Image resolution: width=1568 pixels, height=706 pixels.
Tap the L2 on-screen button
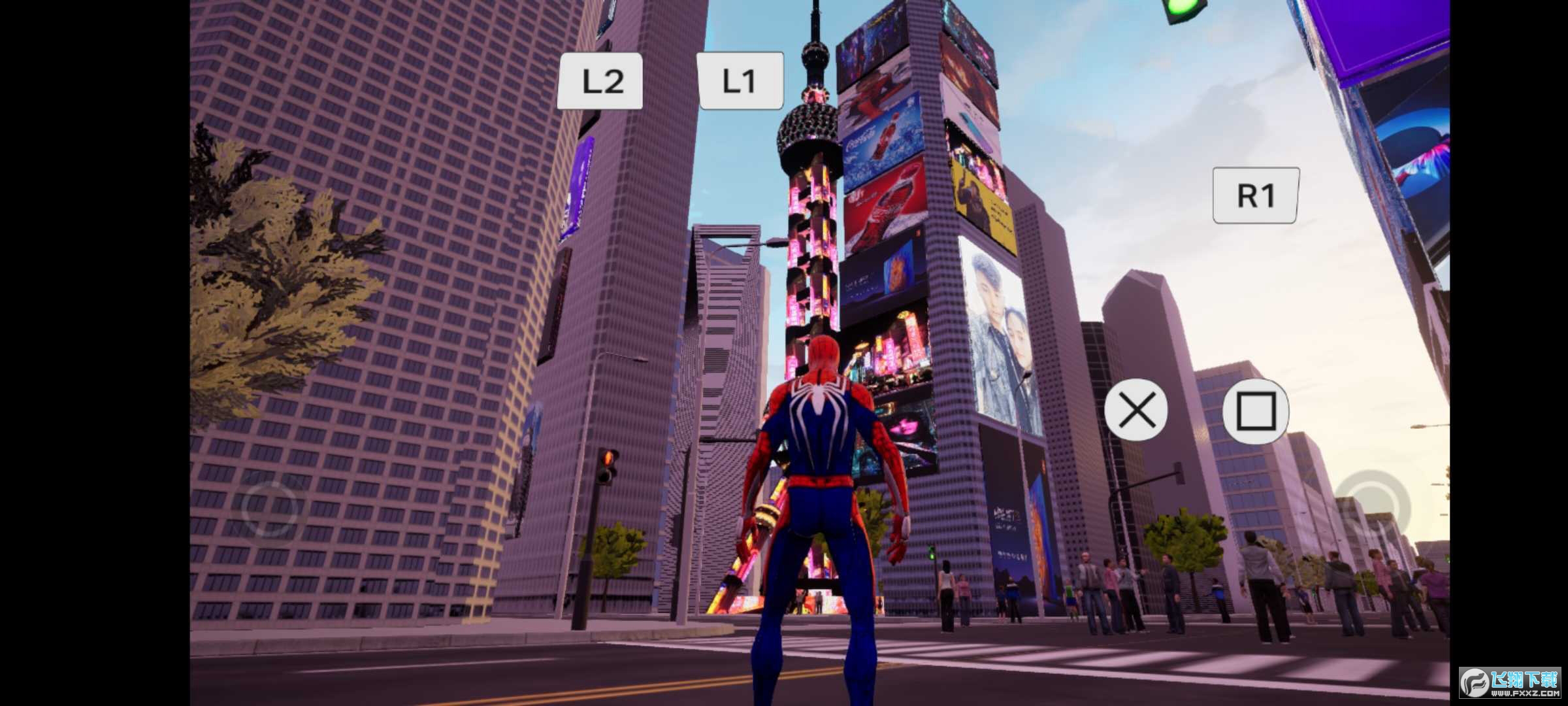[600, 81]
